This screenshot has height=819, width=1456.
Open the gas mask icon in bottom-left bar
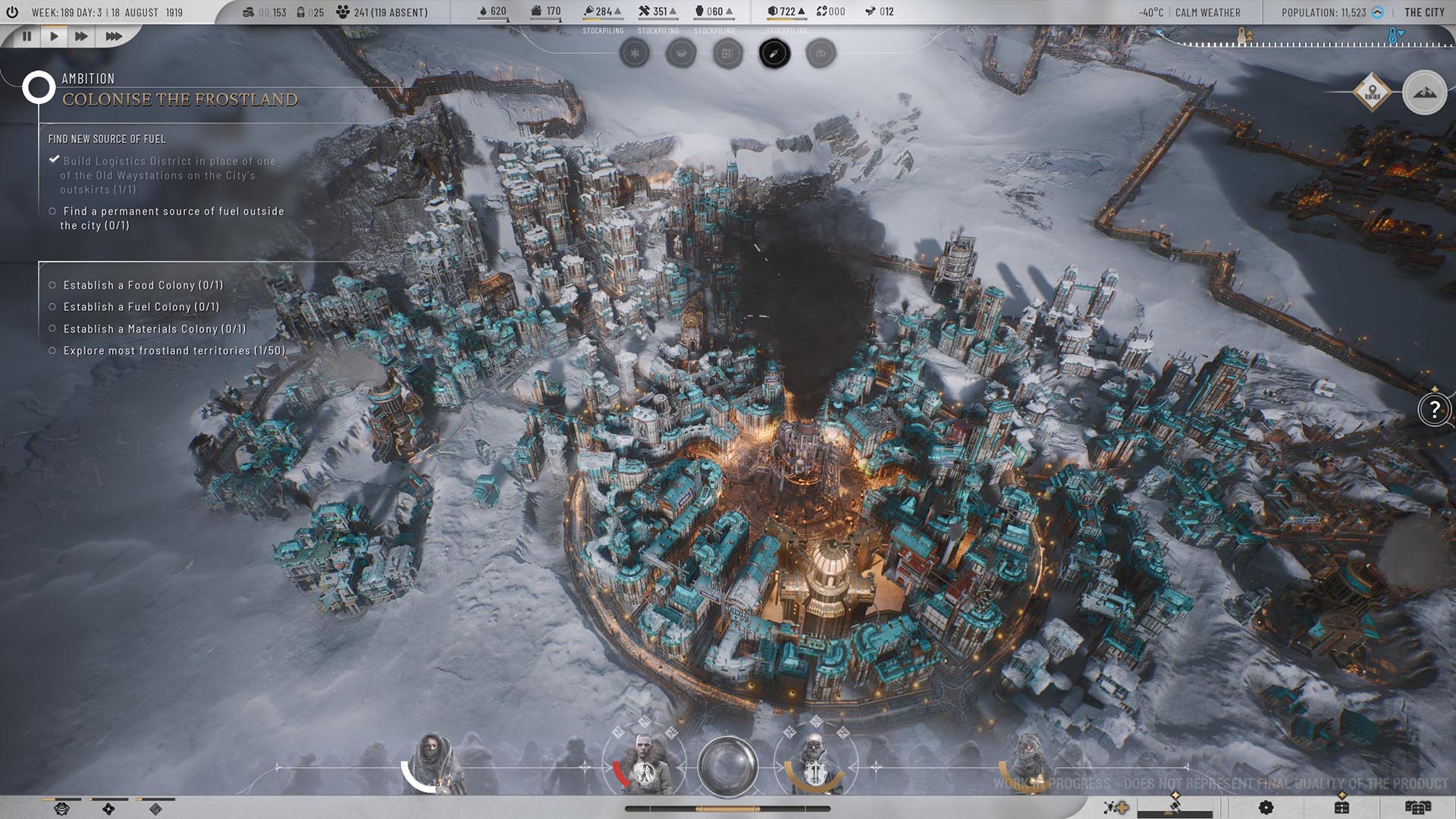62,809
